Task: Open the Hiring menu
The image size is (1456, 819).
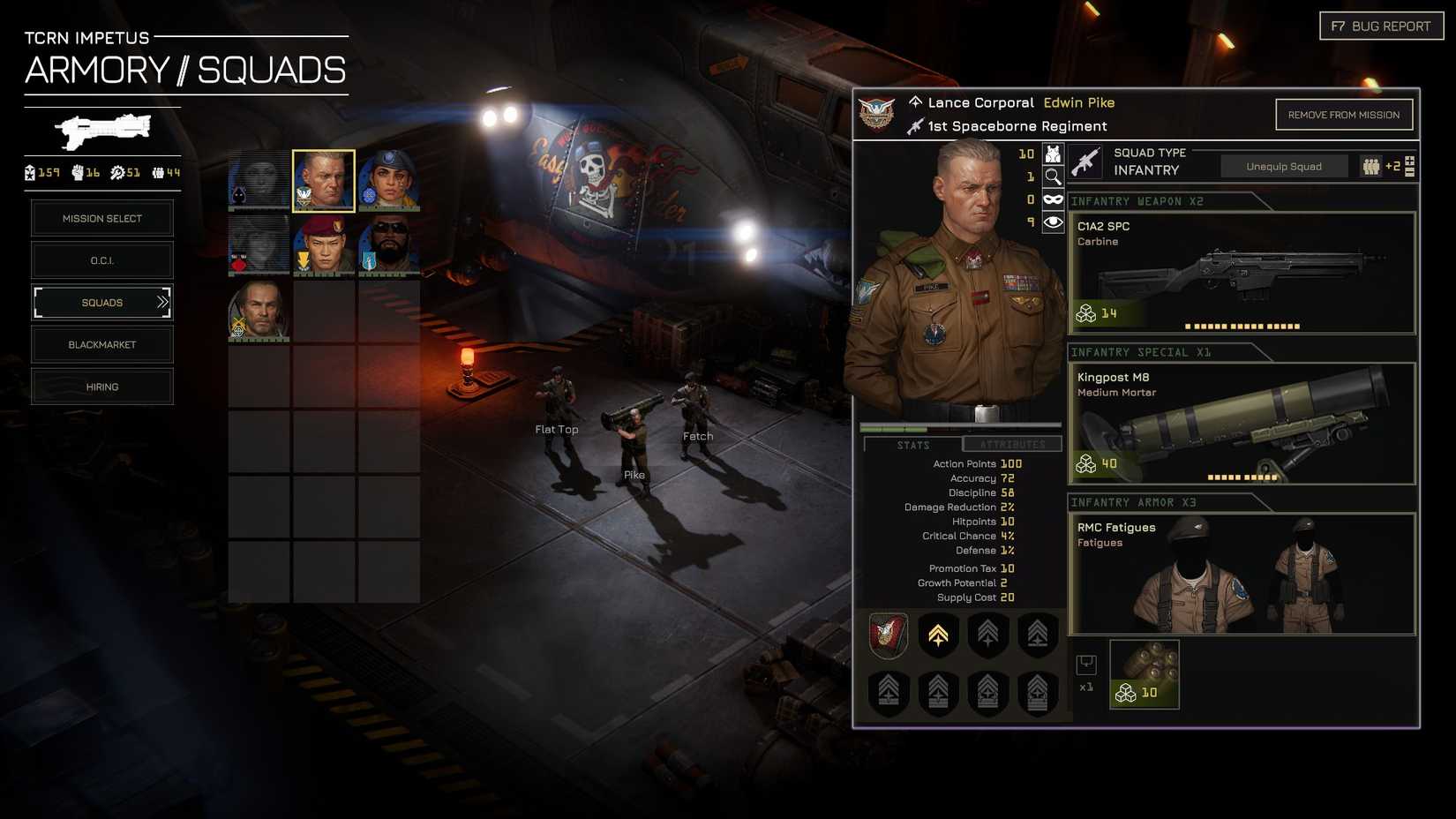Action: point(102,387)
